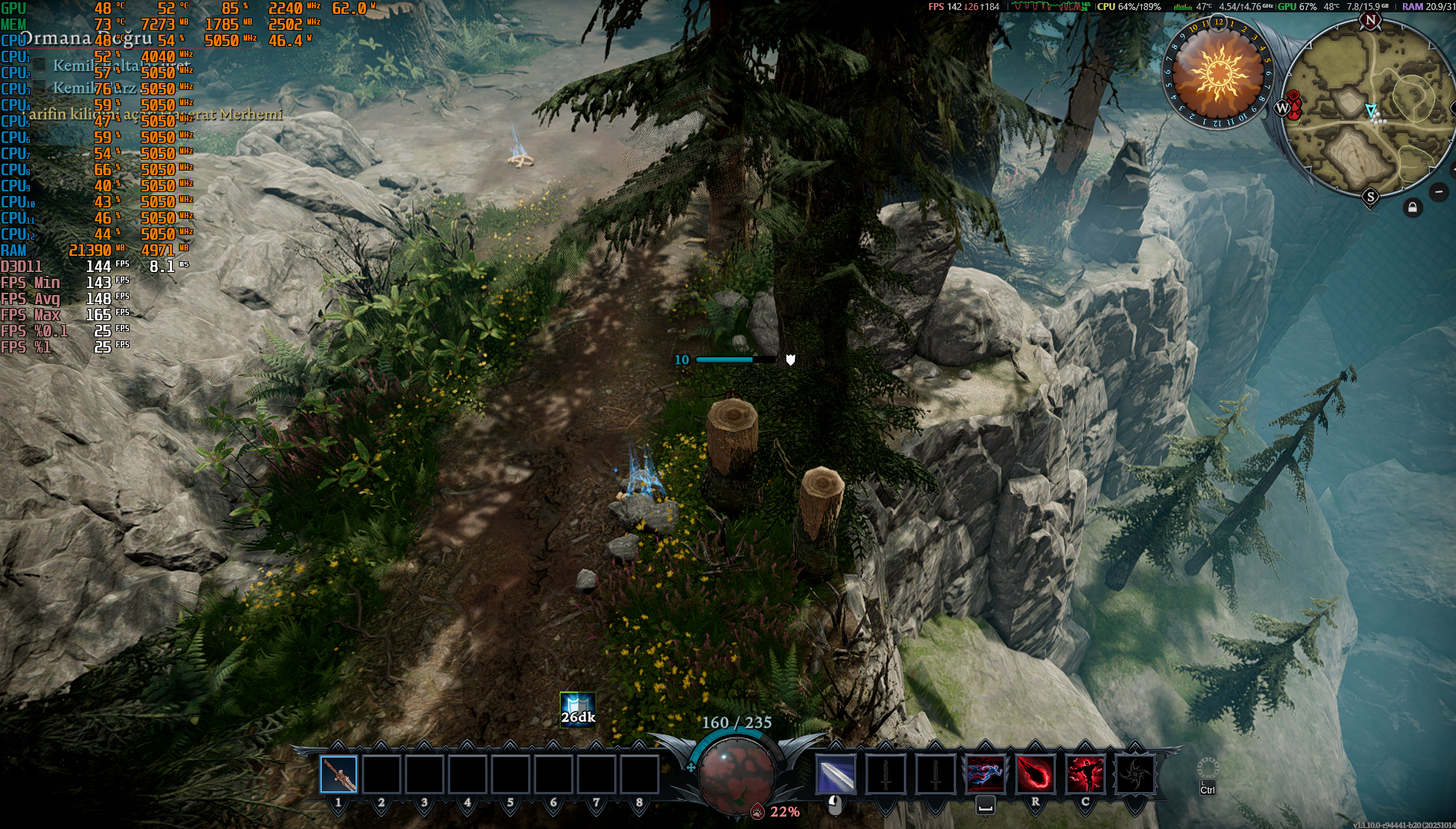Select the red blood rose marker on minimap
This screenshot has width=1456, height=829.
[1294, 104]
